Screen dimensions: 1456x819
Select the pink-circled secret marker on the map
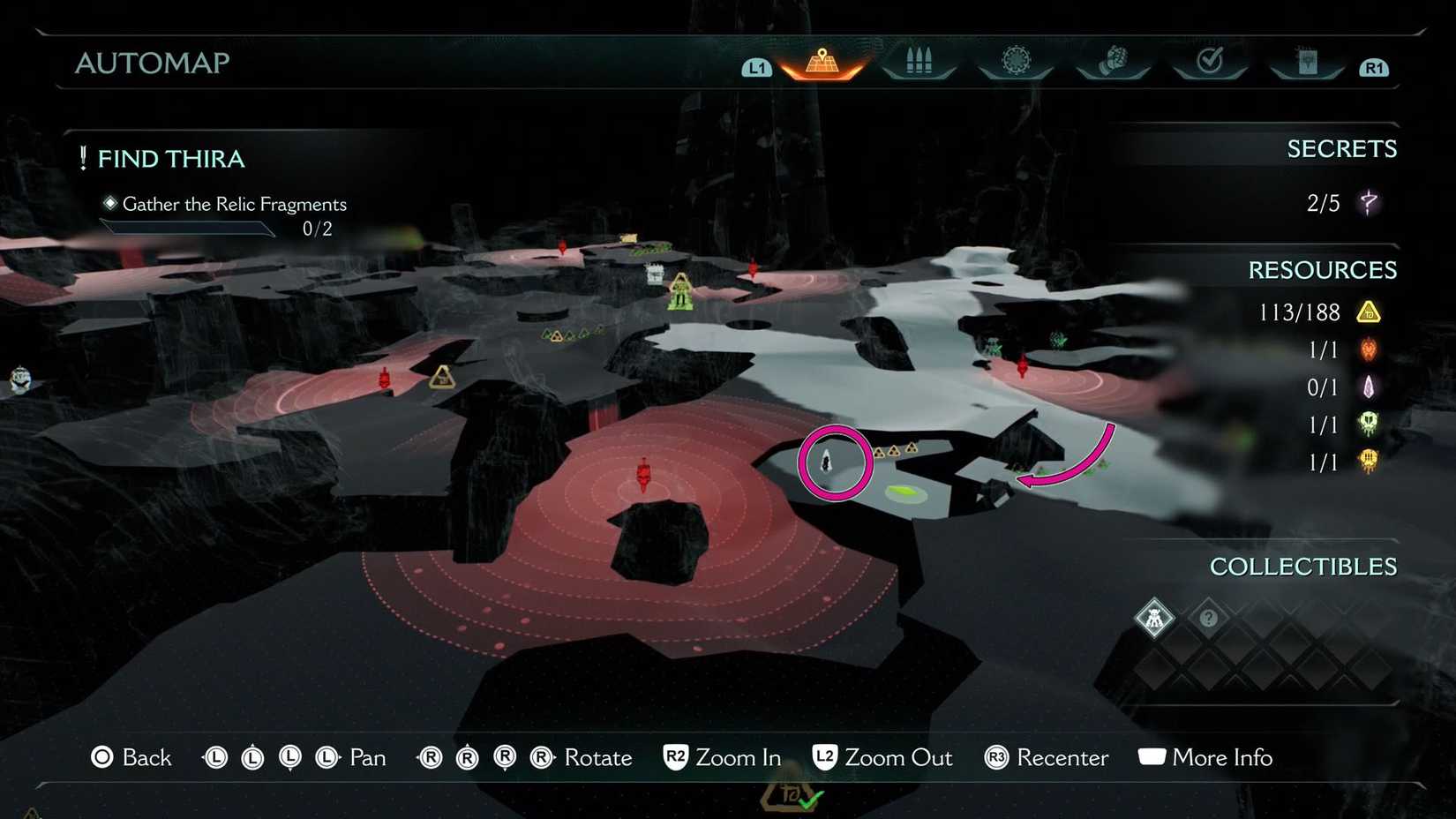pos(835,462)
